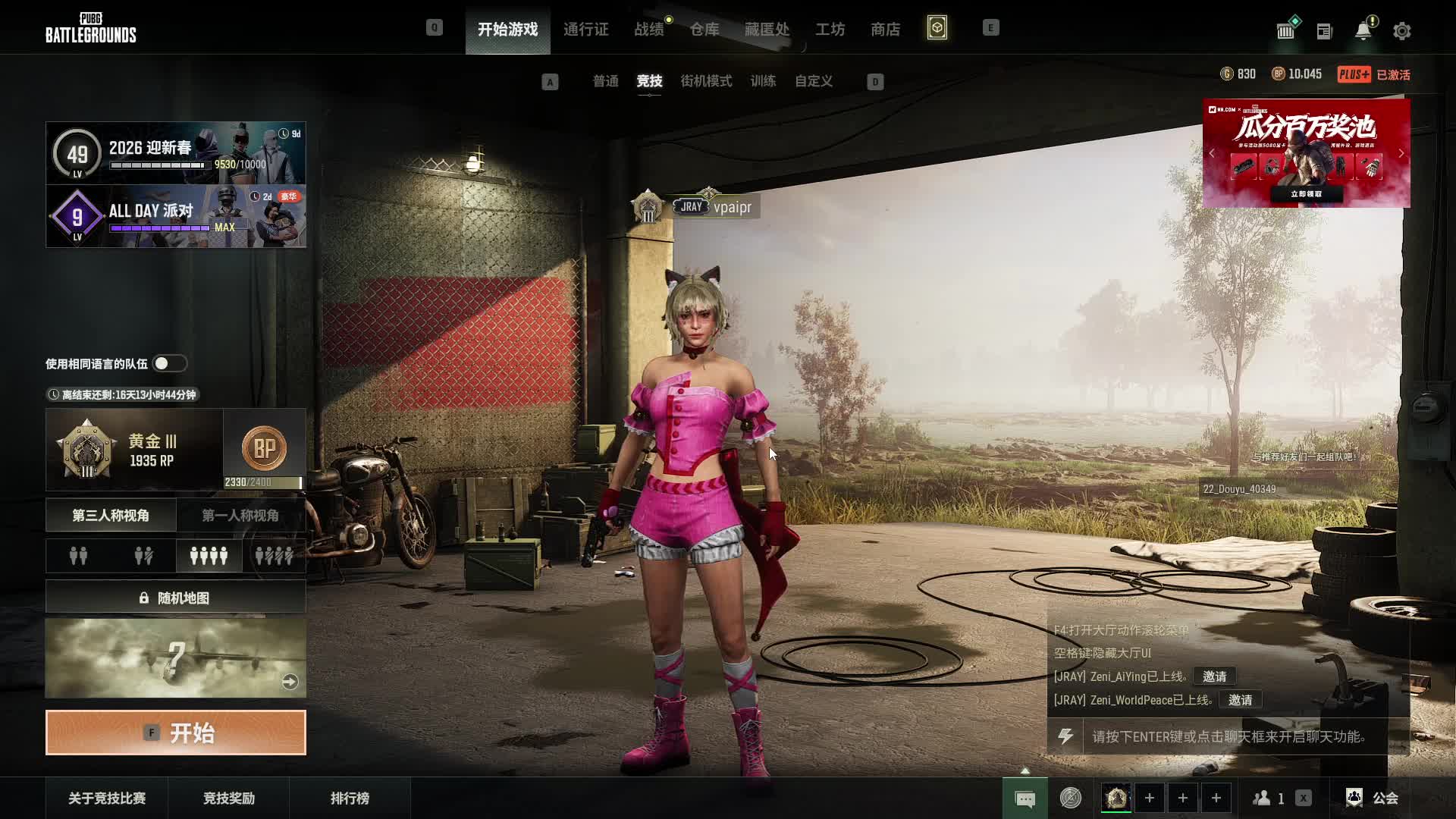Open the 商店 store tab
1456x819 pixels.
click(x=885, y=30)
